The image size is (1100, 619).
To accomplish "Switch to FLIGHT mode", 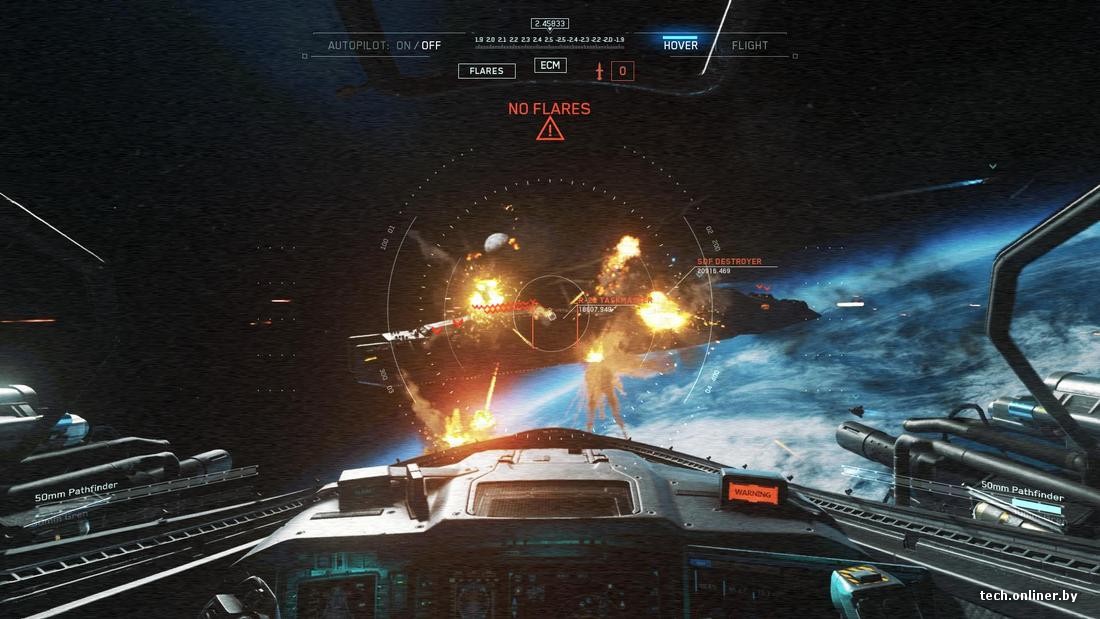I will pos(750,45).
